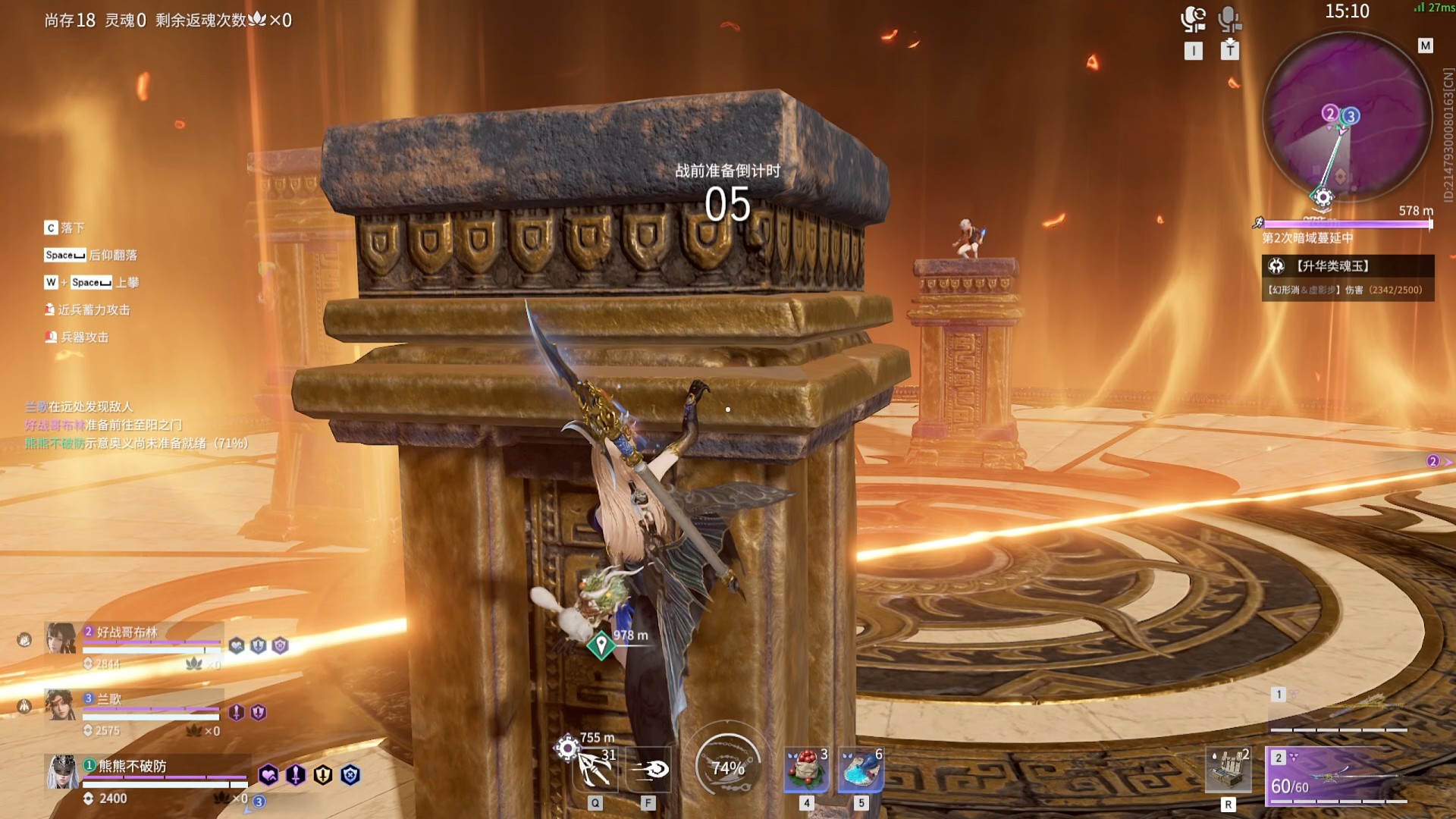This screenshot has height=819, width=1456.
Task: Activate the F ultimate skill icon
Action: (x=648, y=770)
